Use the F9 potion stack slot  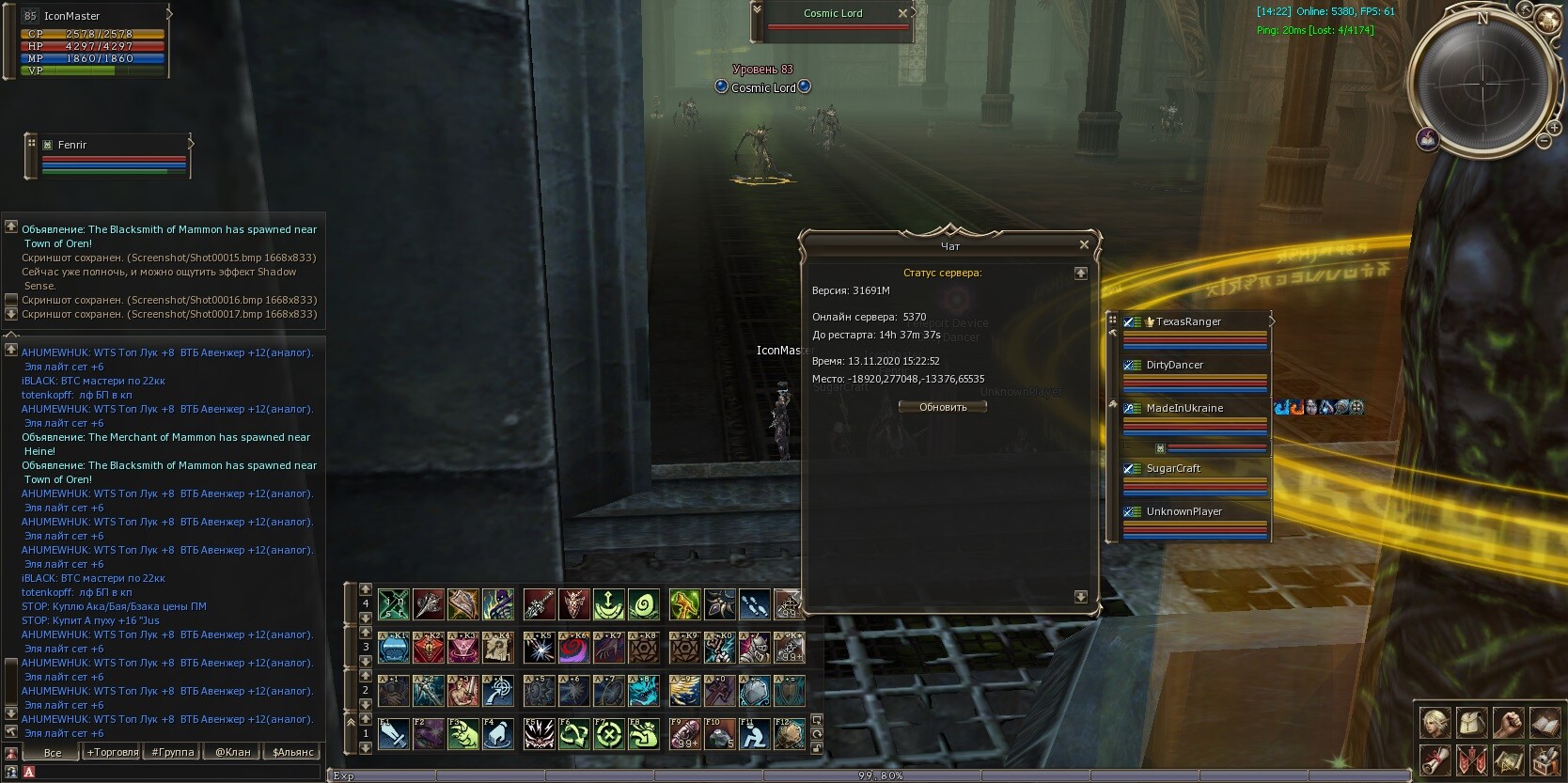685,733
